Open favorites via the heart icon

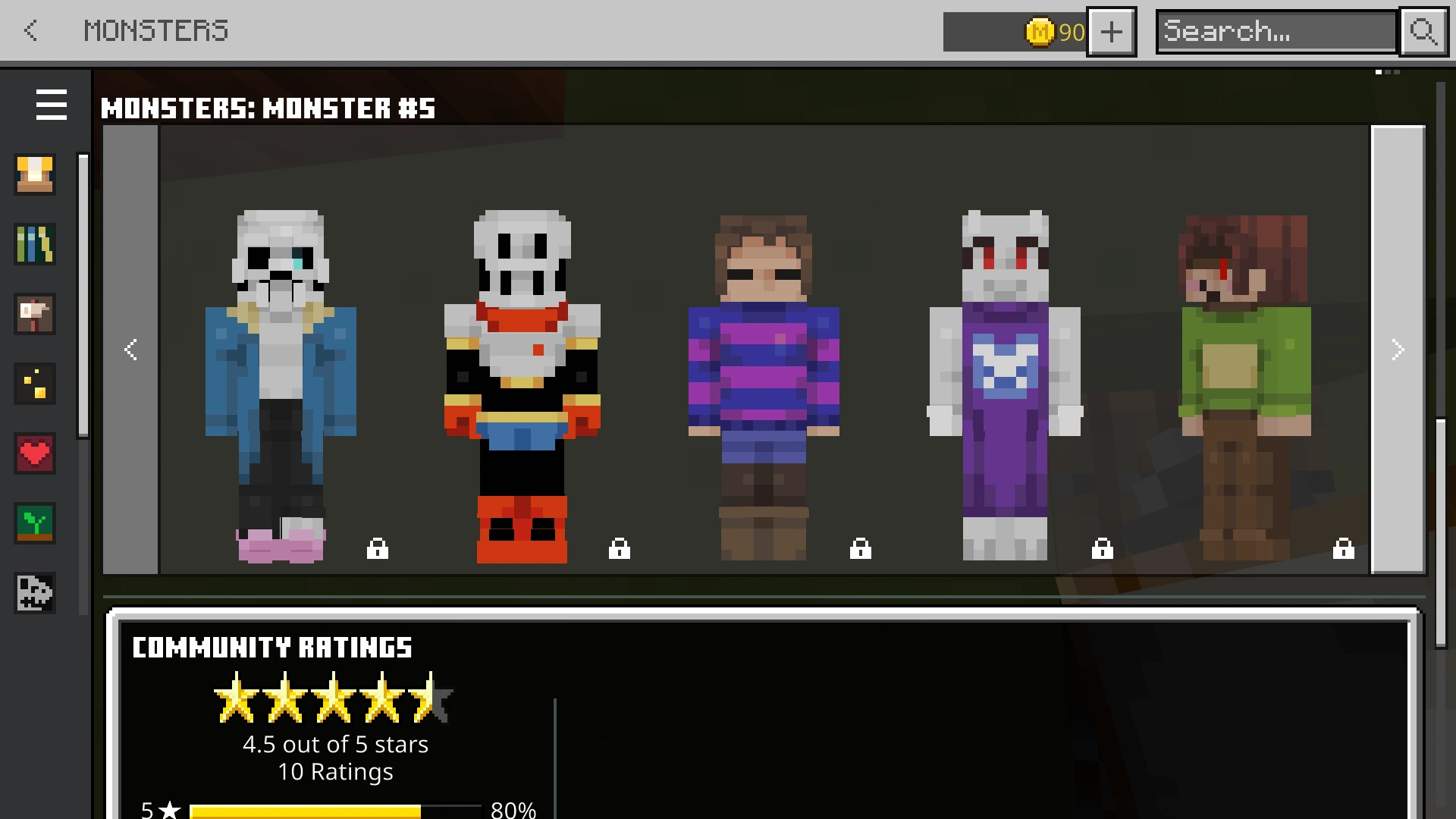point(35,453)
